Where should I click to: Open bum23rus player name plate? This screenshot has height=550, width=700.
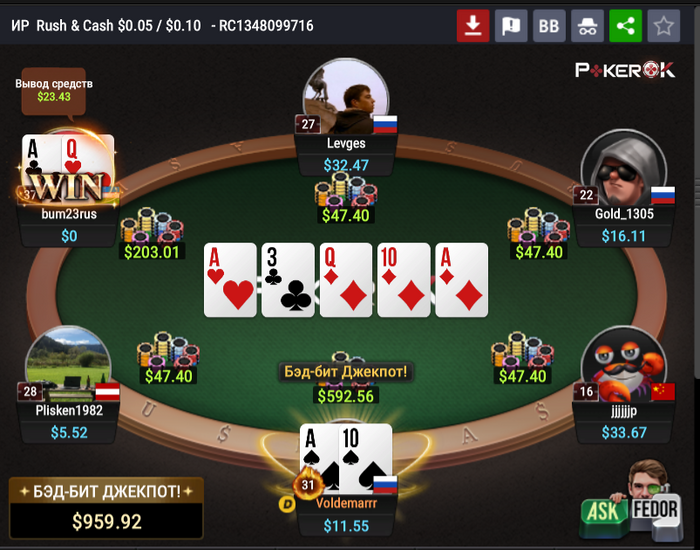(x=69, y=213)
